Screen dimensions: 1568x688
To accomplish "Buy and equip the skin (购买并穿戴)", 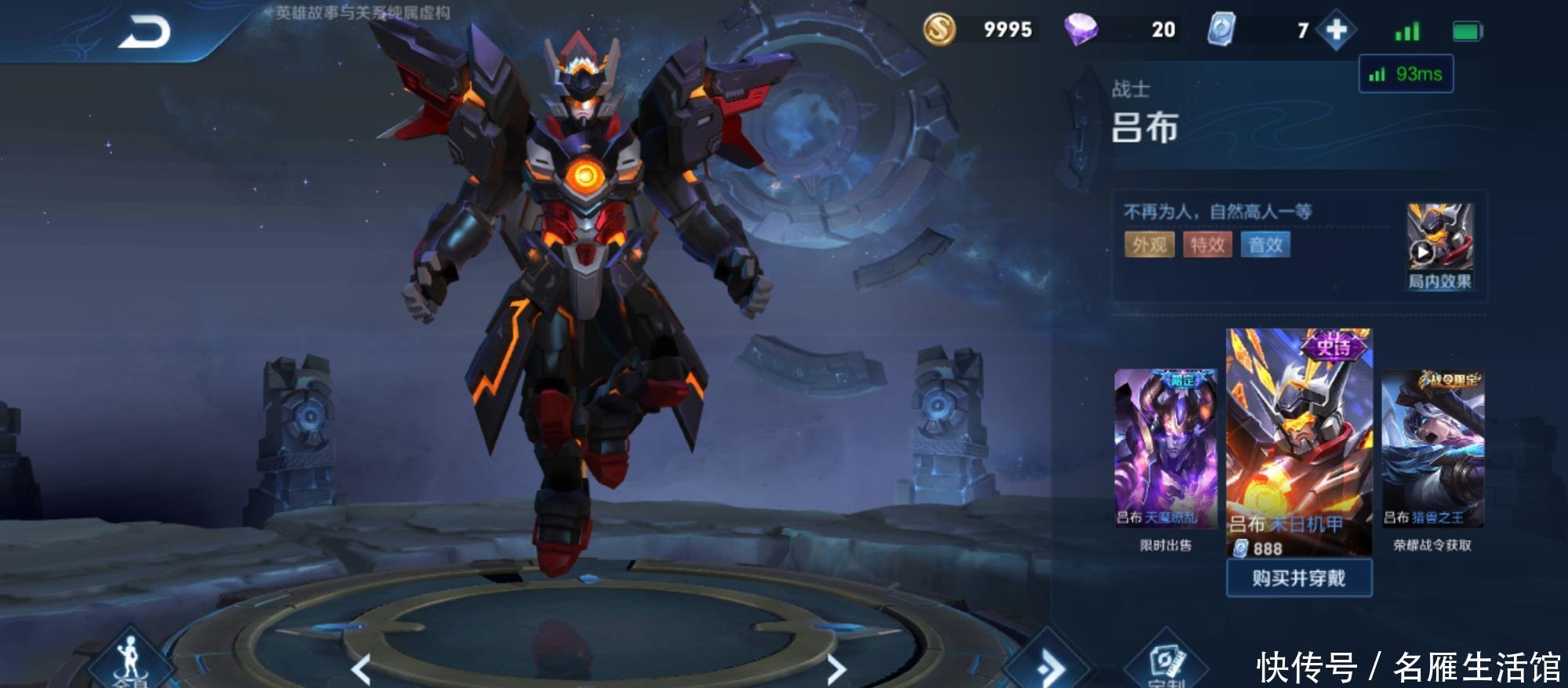I will coord(1298,578).
